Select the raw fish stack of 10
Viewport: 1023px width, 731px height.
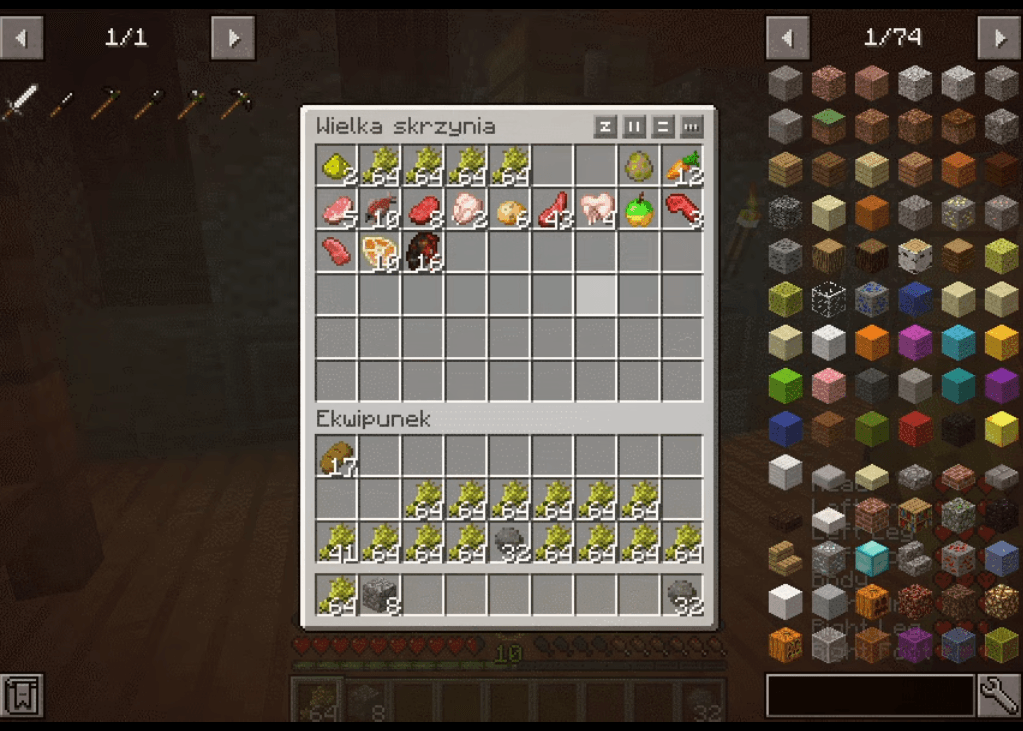380,210
